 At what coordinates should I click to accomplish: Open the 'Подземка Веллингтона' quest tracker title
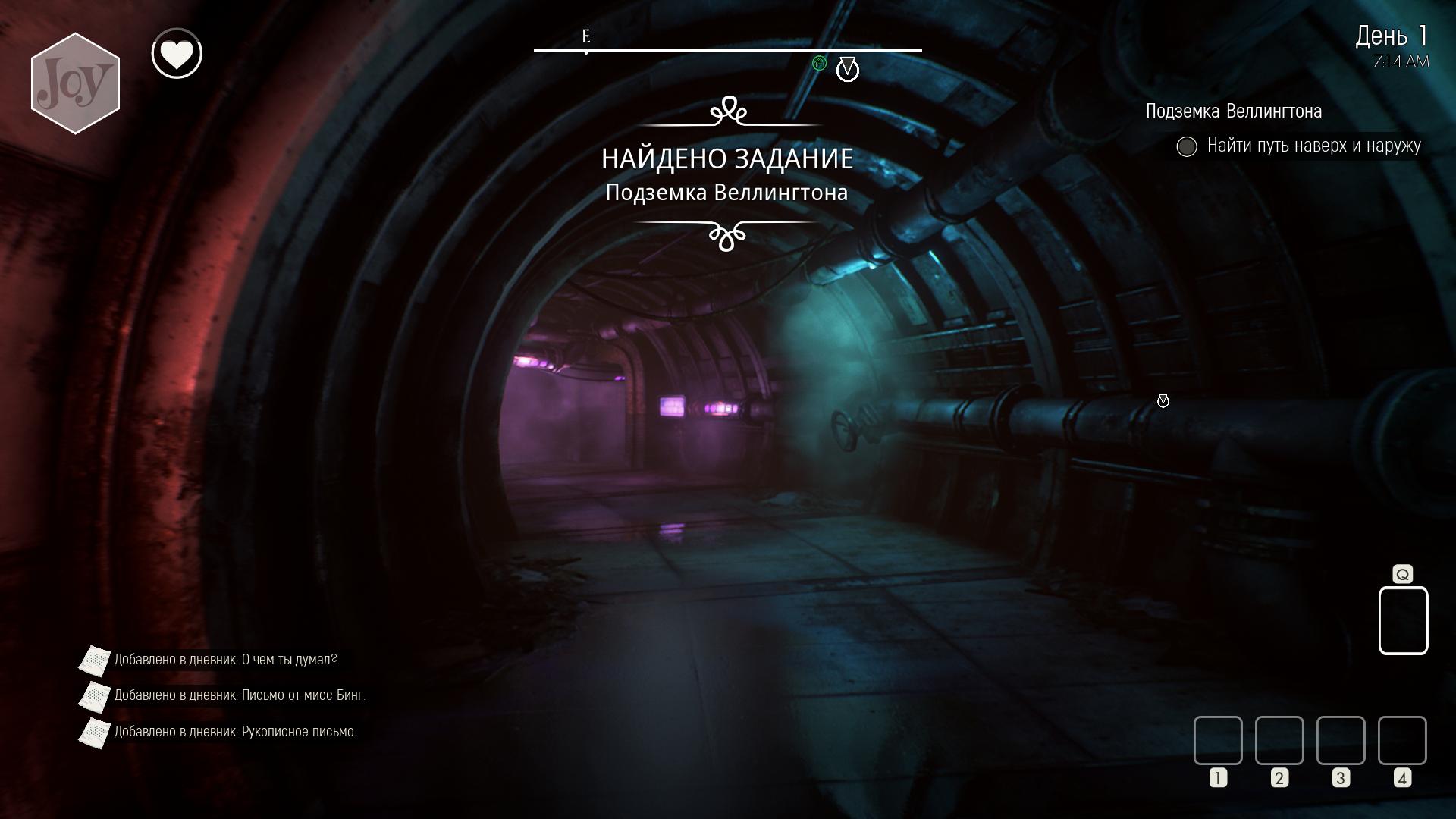(1233, 111)
